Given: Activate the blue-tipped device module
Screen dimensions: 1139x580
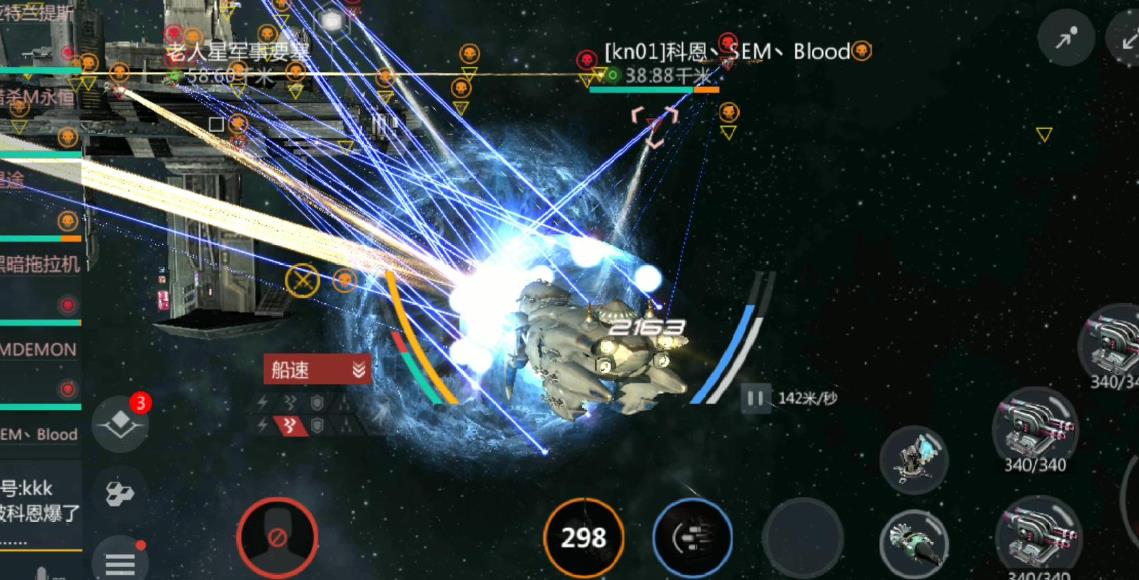Looking at the screenshot, I should tap(913, 459).
